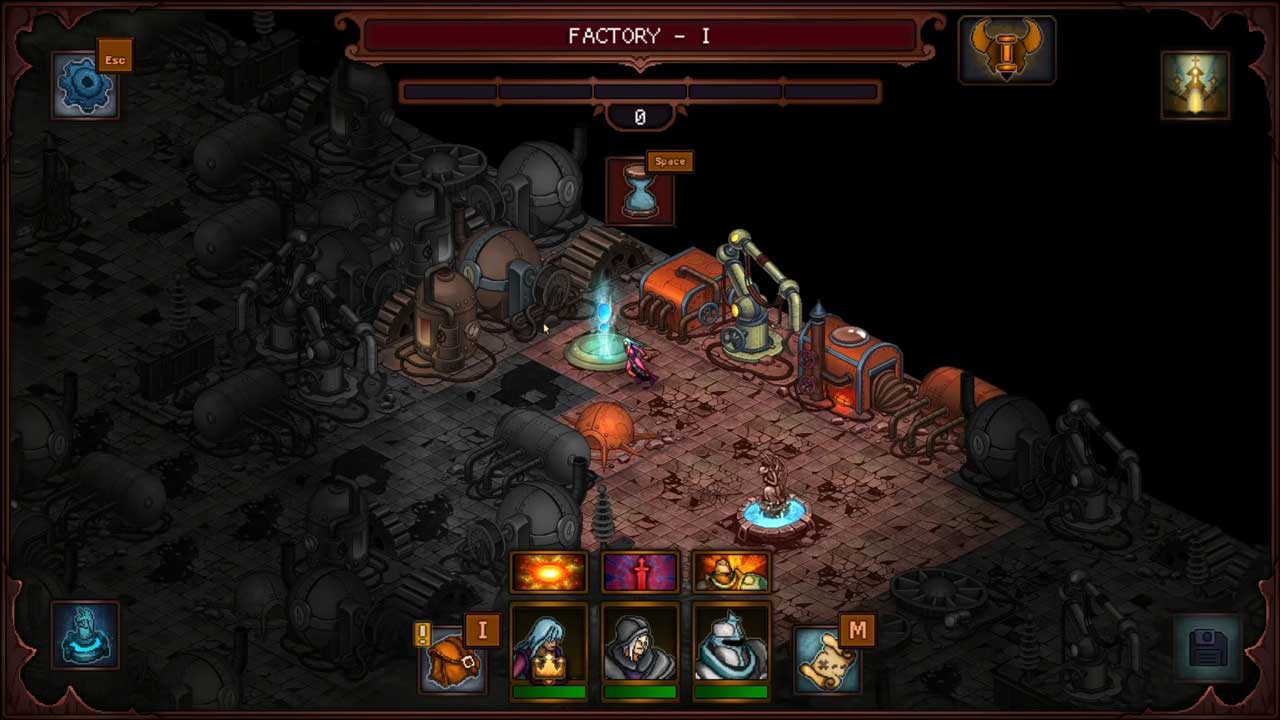
Task: Save the game with floppy disk
Action: point(1207,648)
